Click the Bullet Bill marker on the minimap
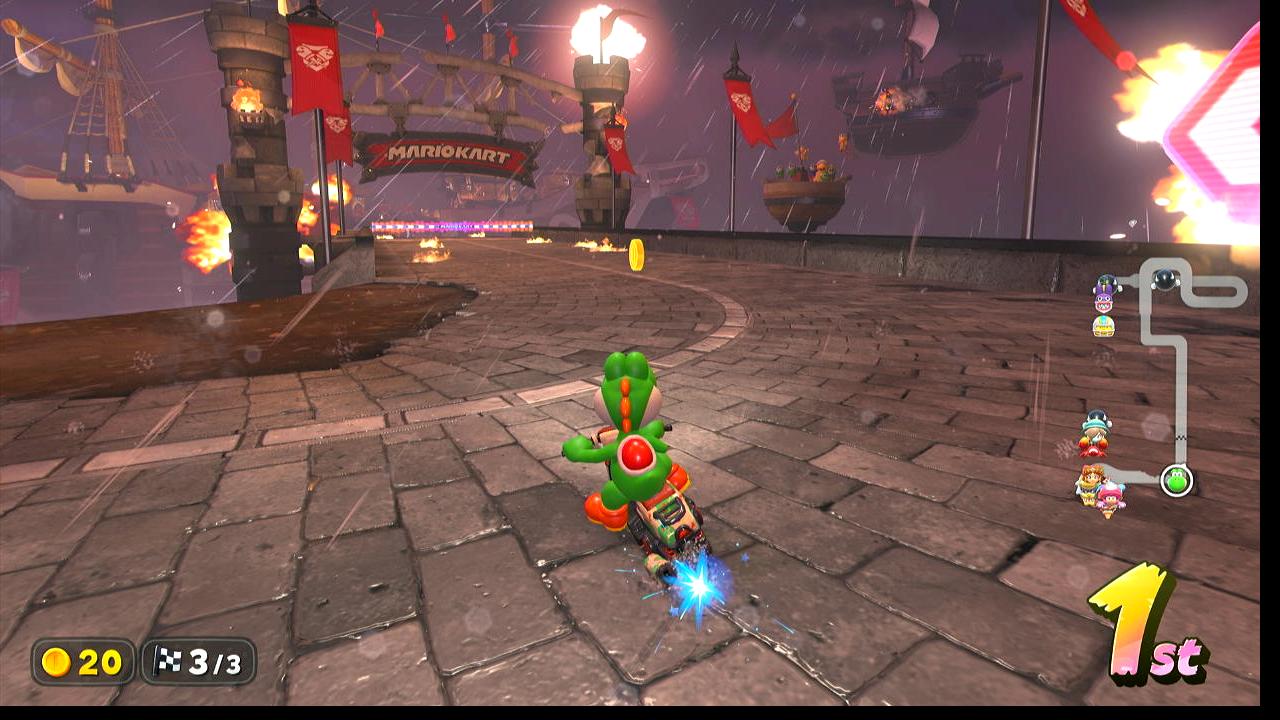The image size is (1280, 720). click(1164, 279)
